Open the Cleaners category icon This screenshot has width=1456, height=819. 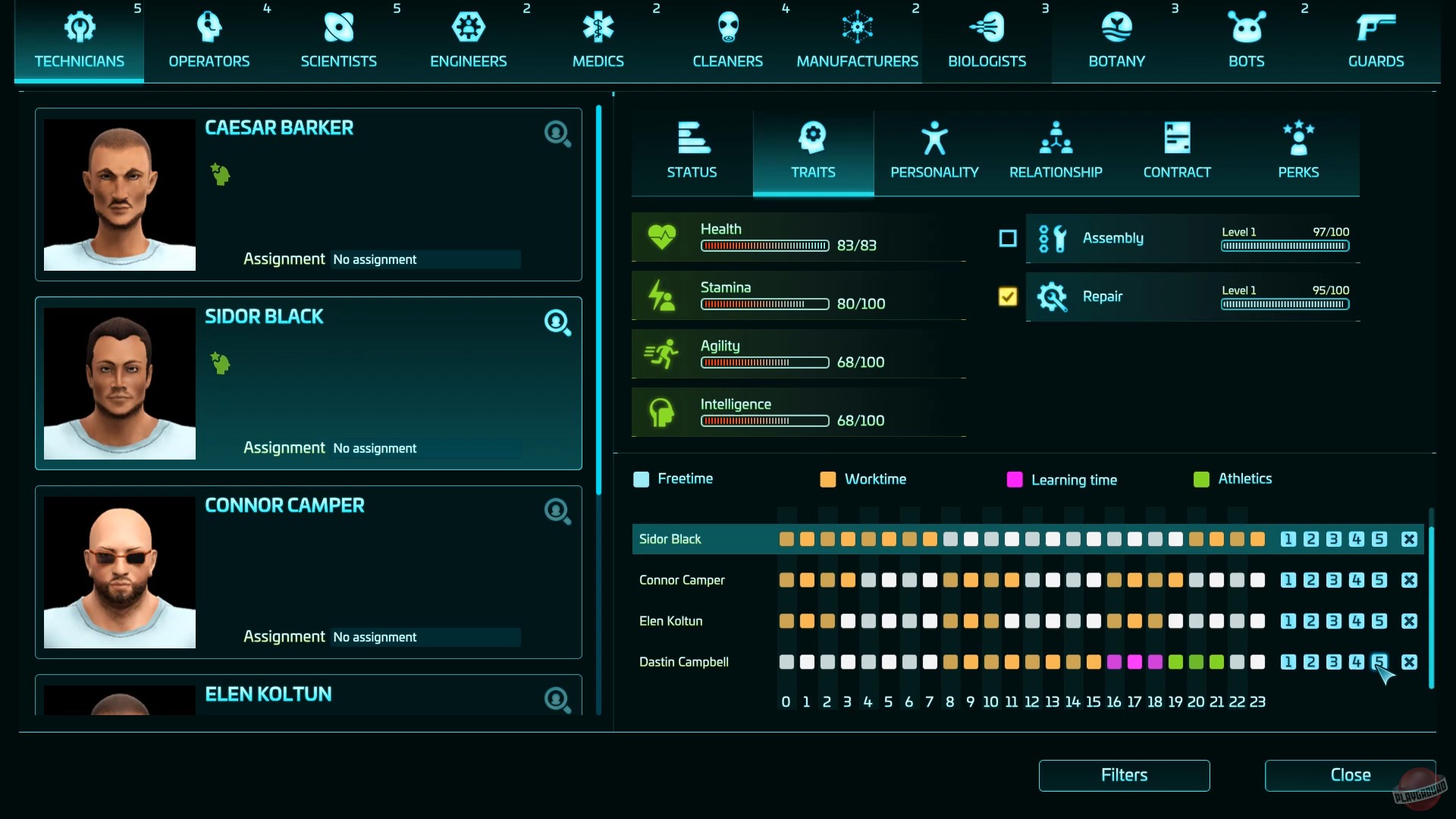point(727,27)
